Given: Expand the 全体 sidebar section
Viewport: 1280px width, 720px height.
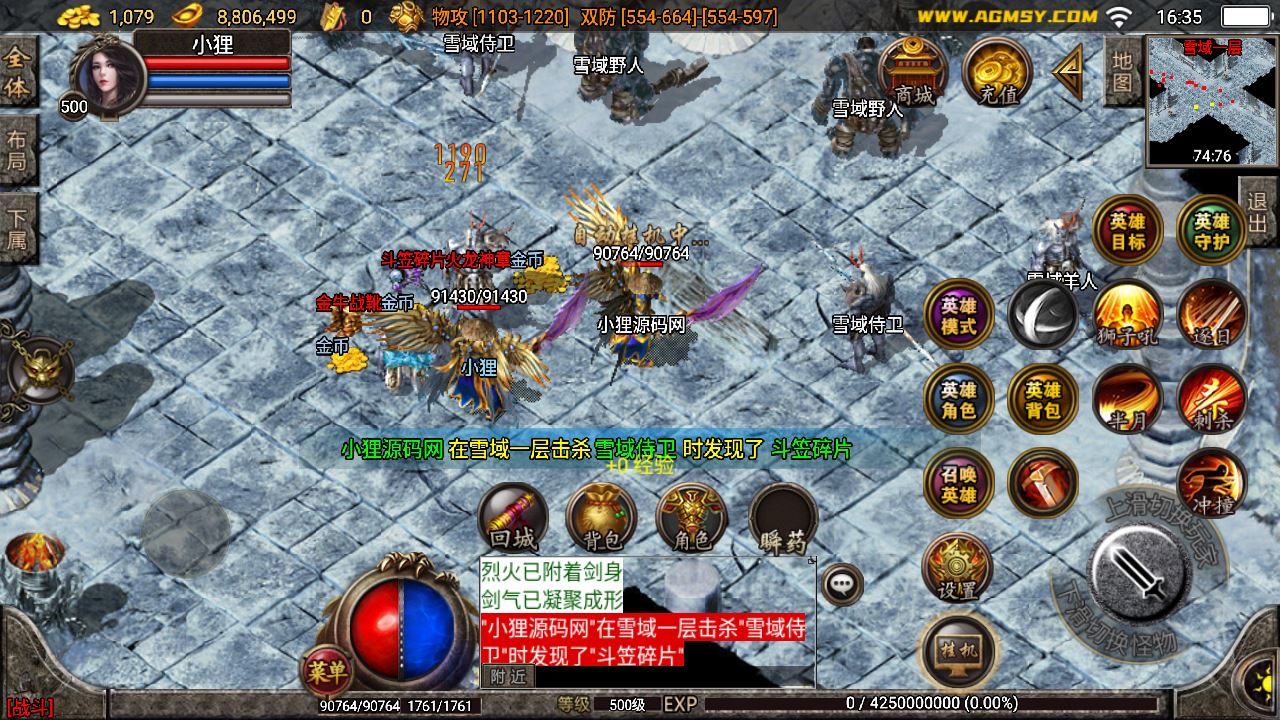Looking at the screenshot, I should pyautogui.click(x=16, y=66).
